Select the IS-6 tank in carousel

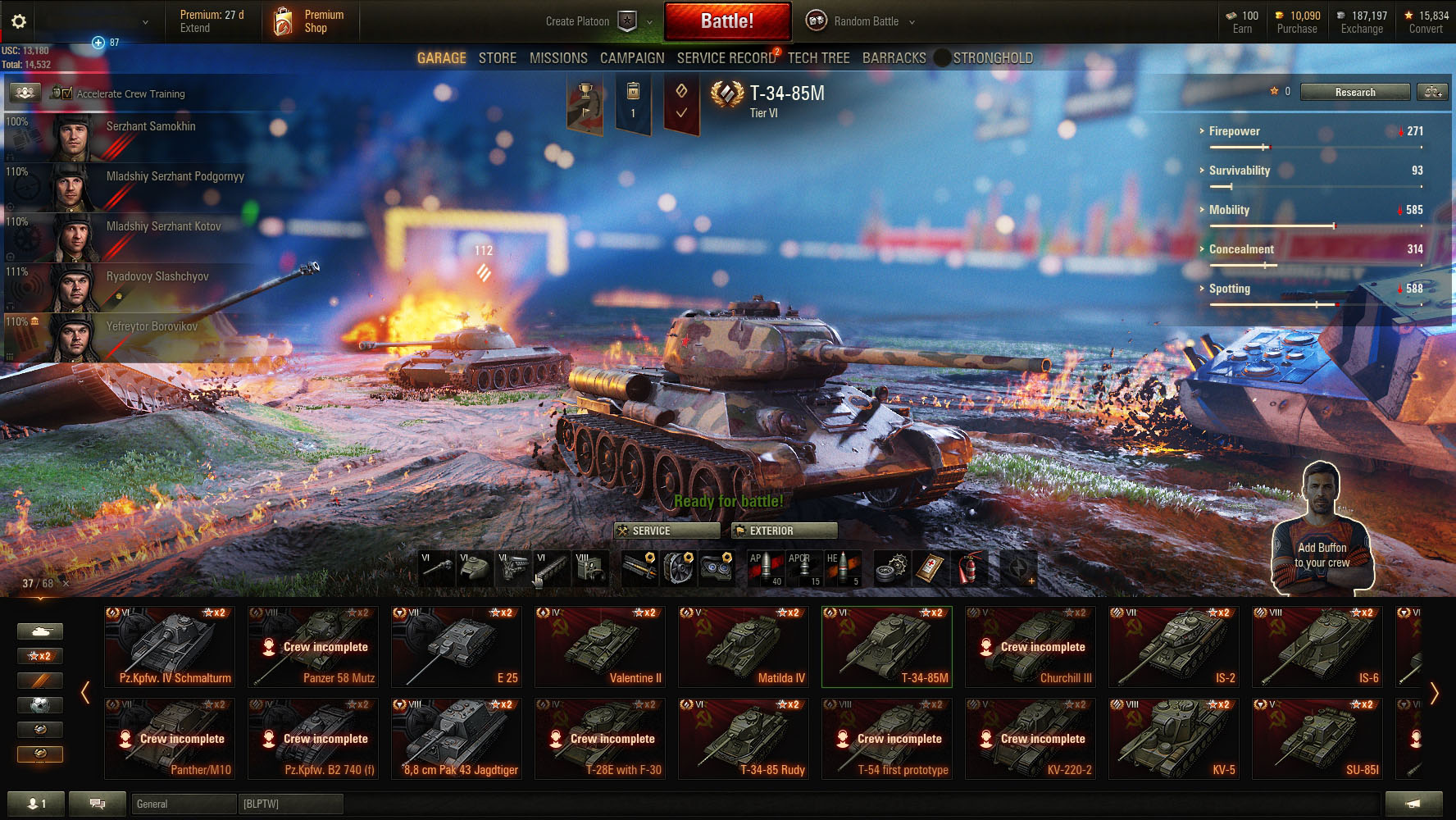coord(1317,647)
